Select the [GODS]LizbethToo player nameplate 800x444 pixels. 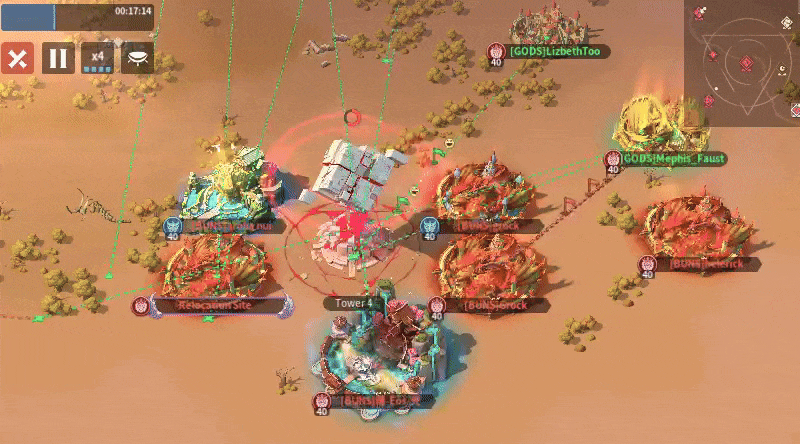(x=558, y=51)
